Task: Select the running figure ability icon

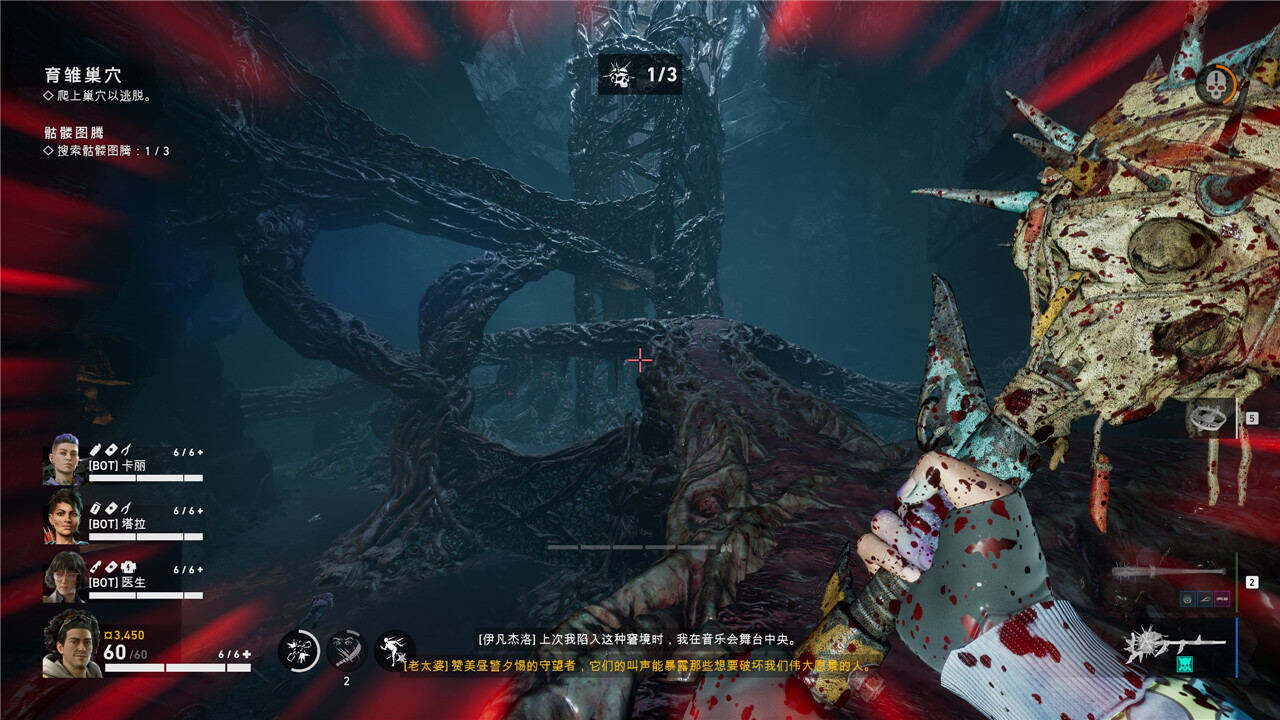Action: pos(394,650)
